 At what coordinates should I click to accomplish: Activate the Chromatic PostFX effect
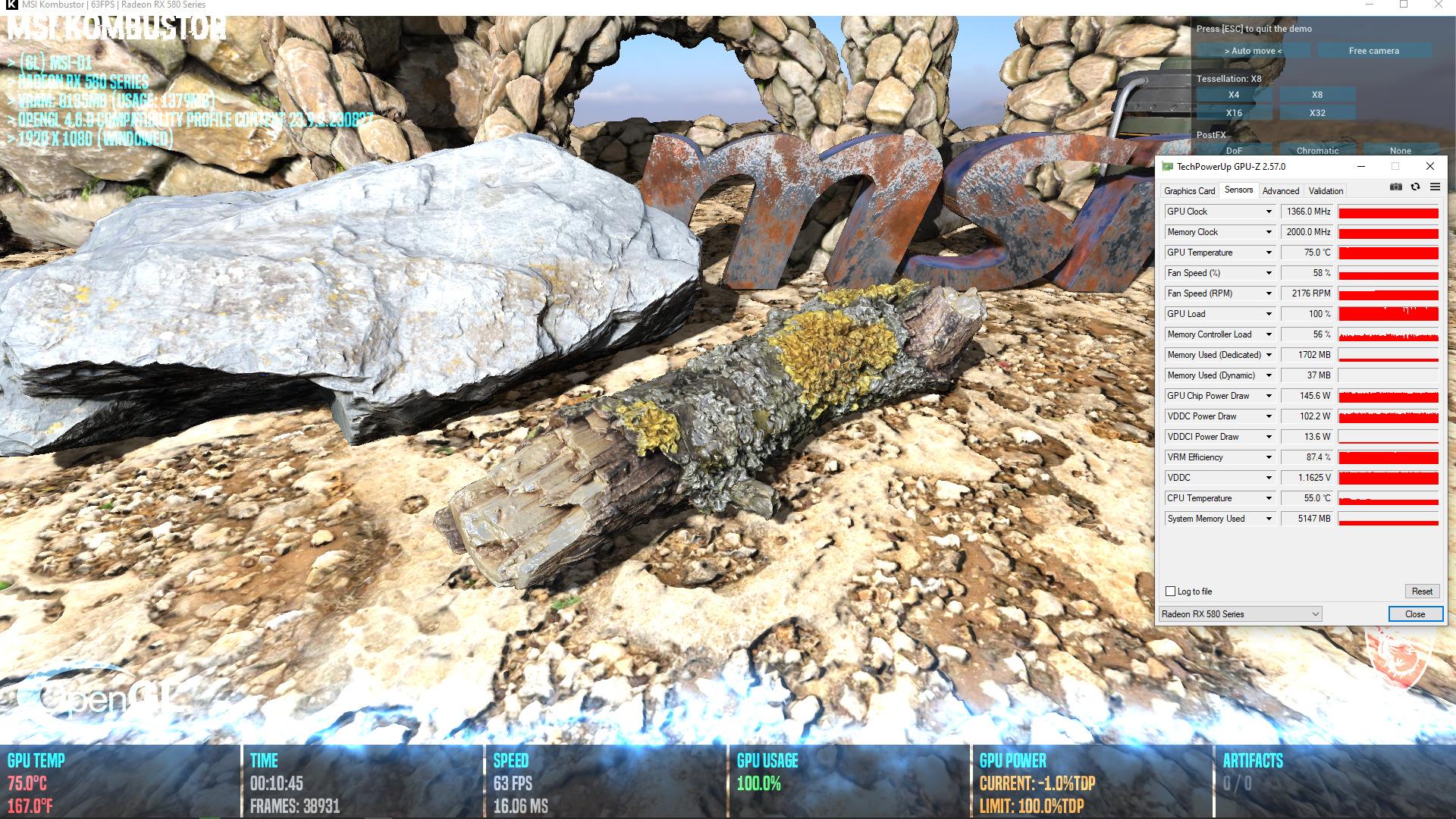(1317, 150)
